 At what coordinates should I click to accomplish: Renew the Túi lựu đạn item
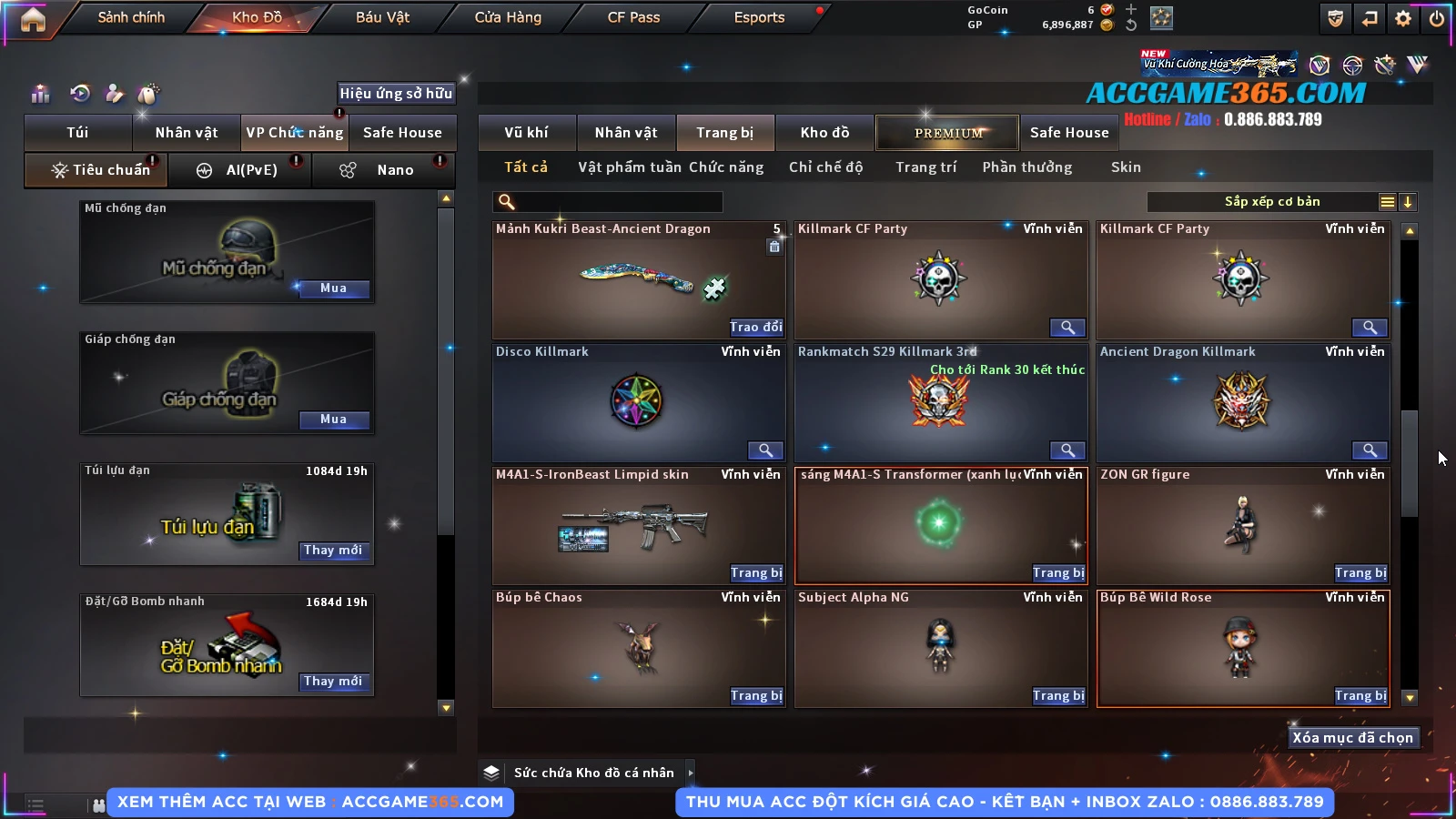pos(333,551)
